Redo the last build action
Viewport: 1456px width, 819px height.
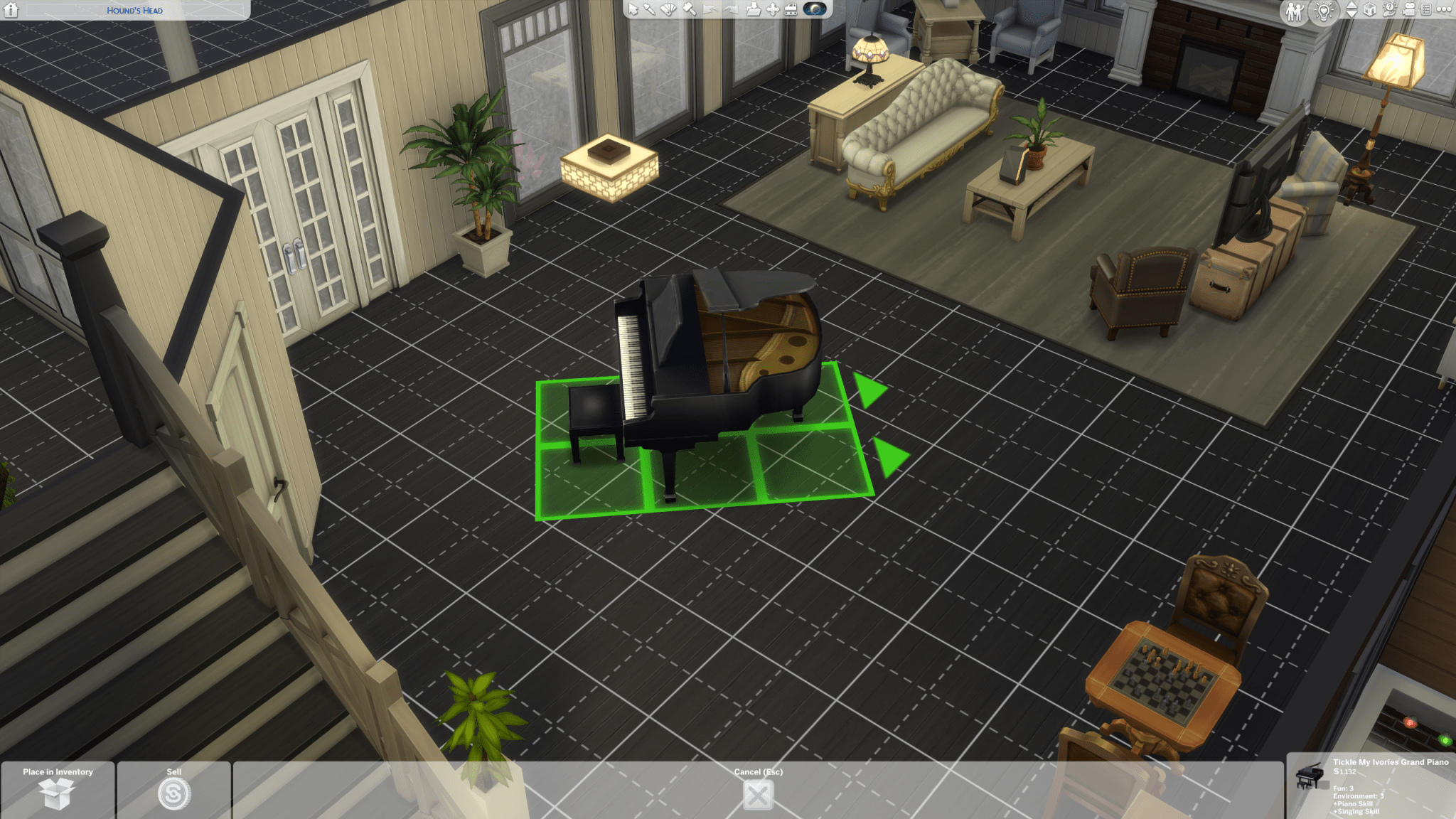pos(731,10)
